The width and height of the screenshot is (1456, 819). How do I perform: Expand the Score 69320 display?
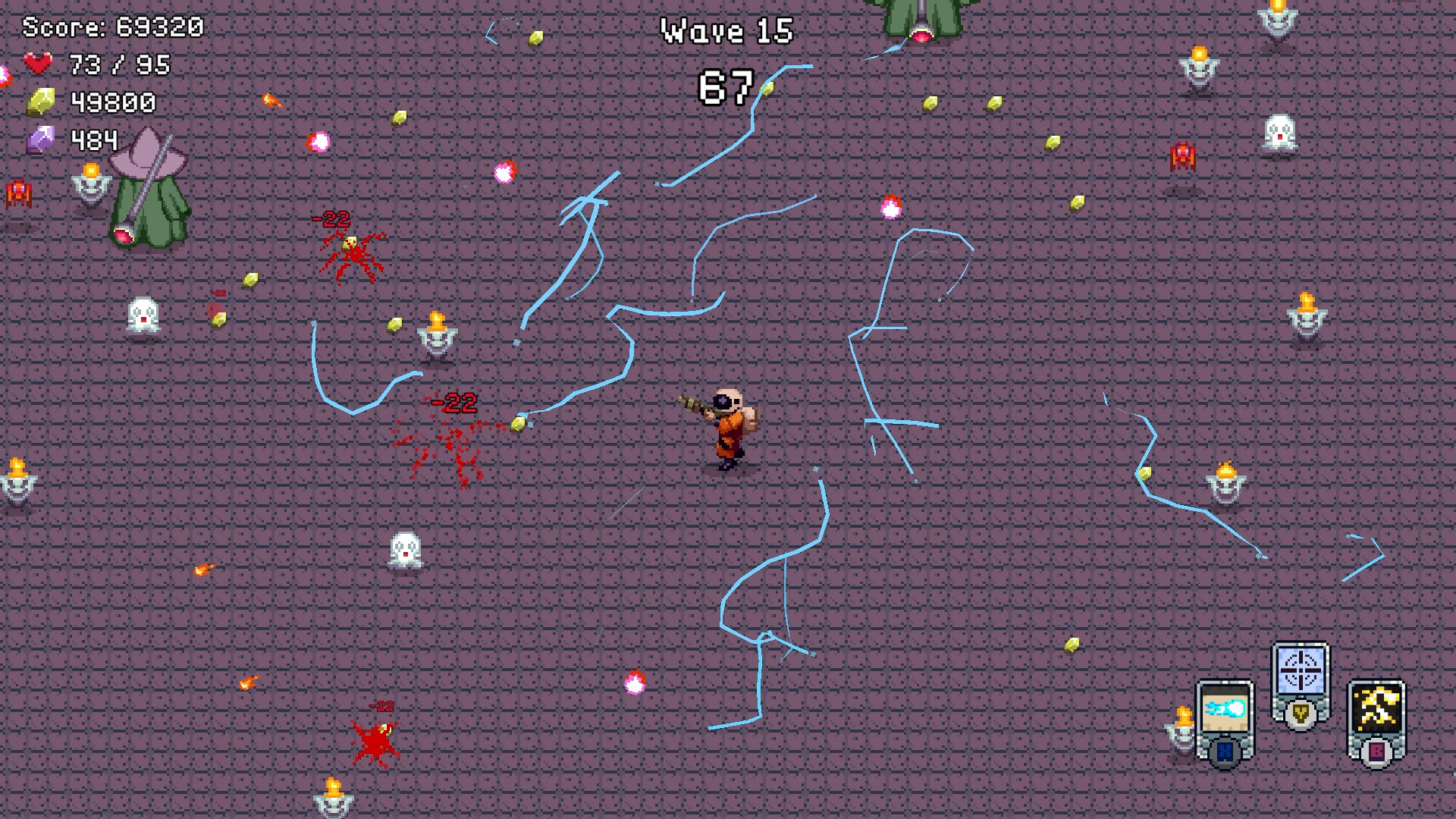pyautogui.click(x=112, y=27)
